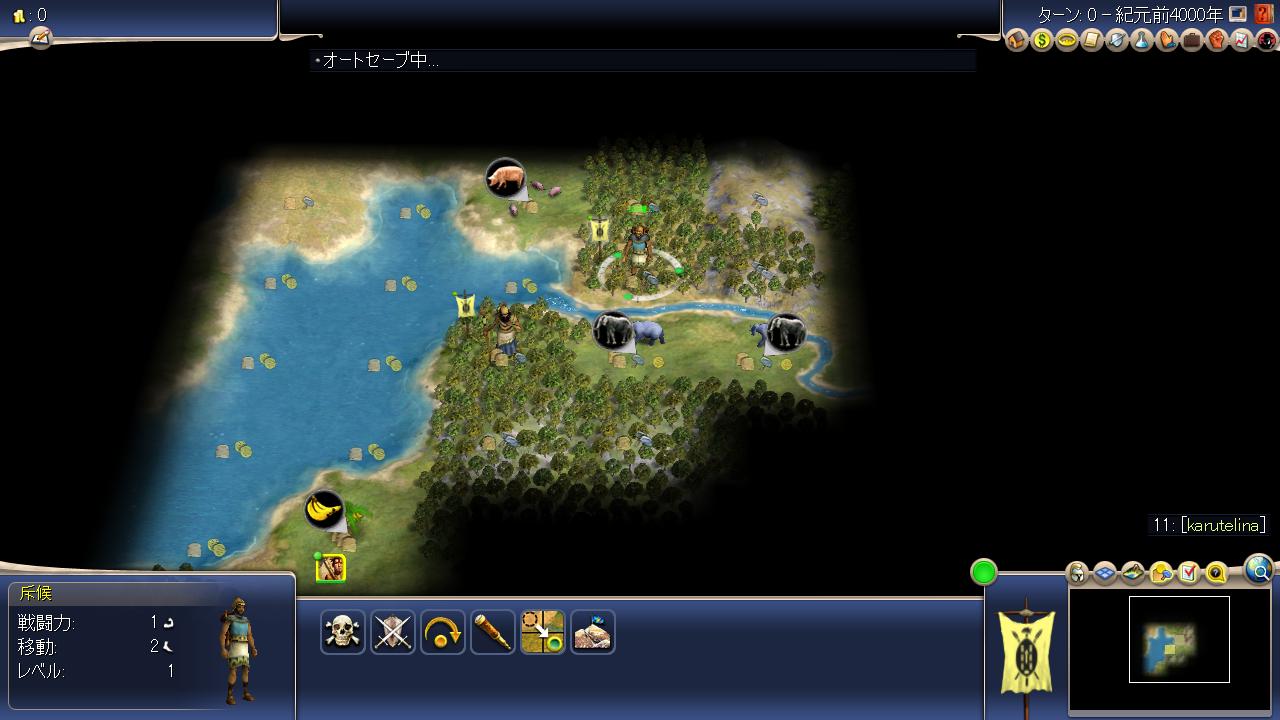Open the Domestic Advisor house icon

(1017, 41)
